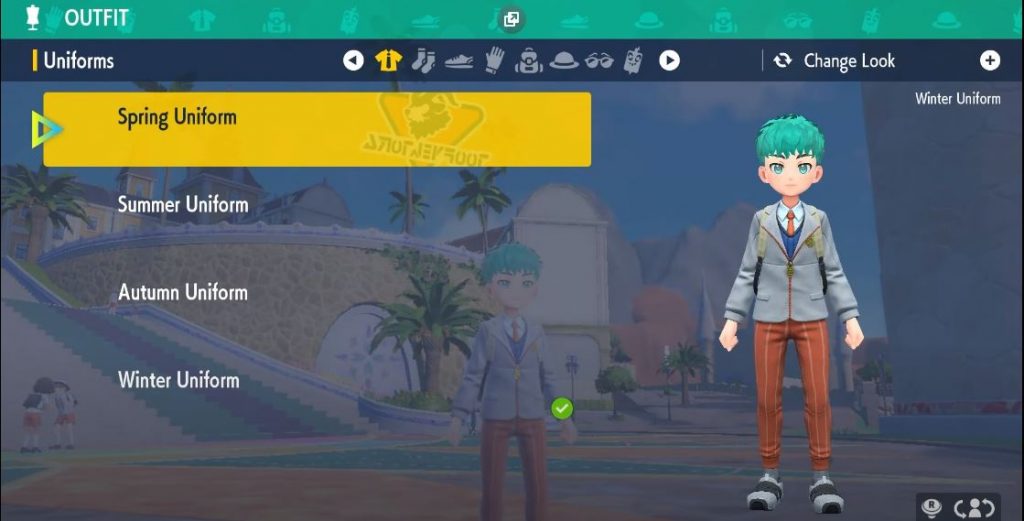Switch to the hat category
This screenshot has height=521, width=1024.
pyautogui.click(x=564, y=61)
